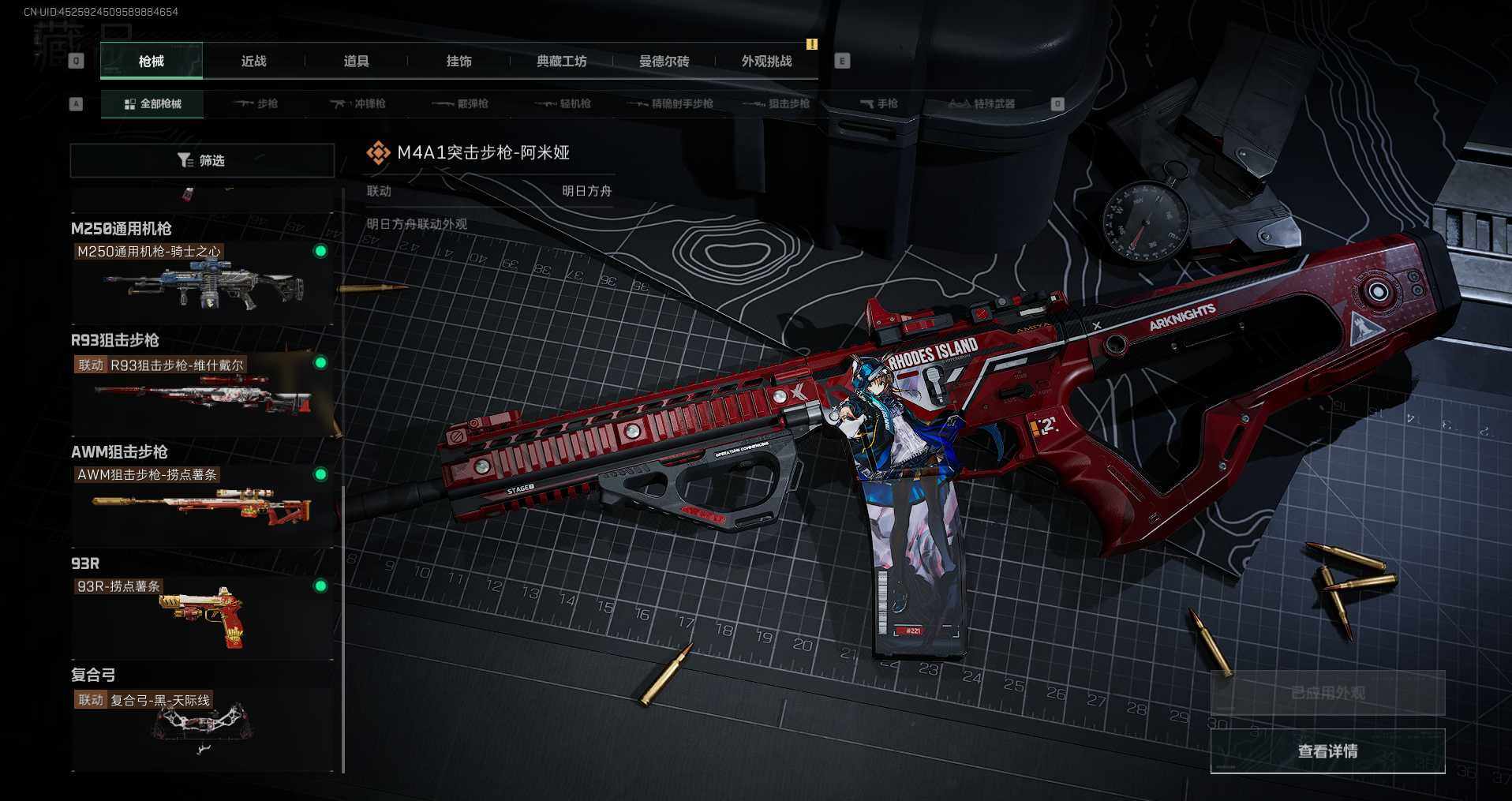Image resolution: width=1512 pixels, height=801 pixels.
Task: Click the 查看详情 view details button
Action: (1327, 751)
